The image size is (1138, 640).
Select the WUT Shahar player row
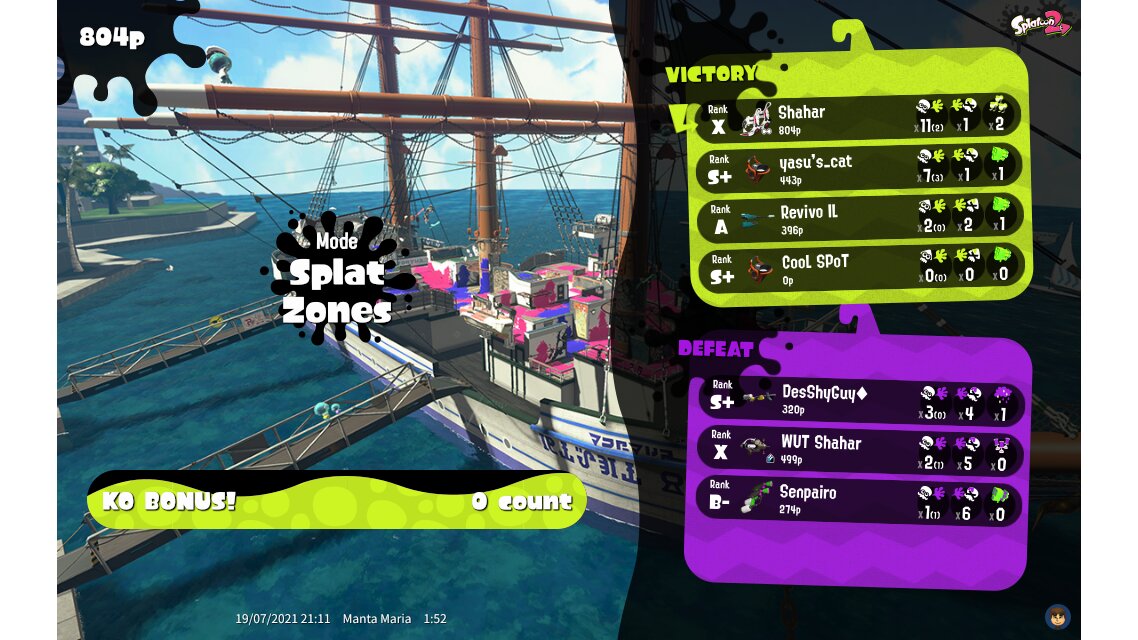click(x=858, y=450)
